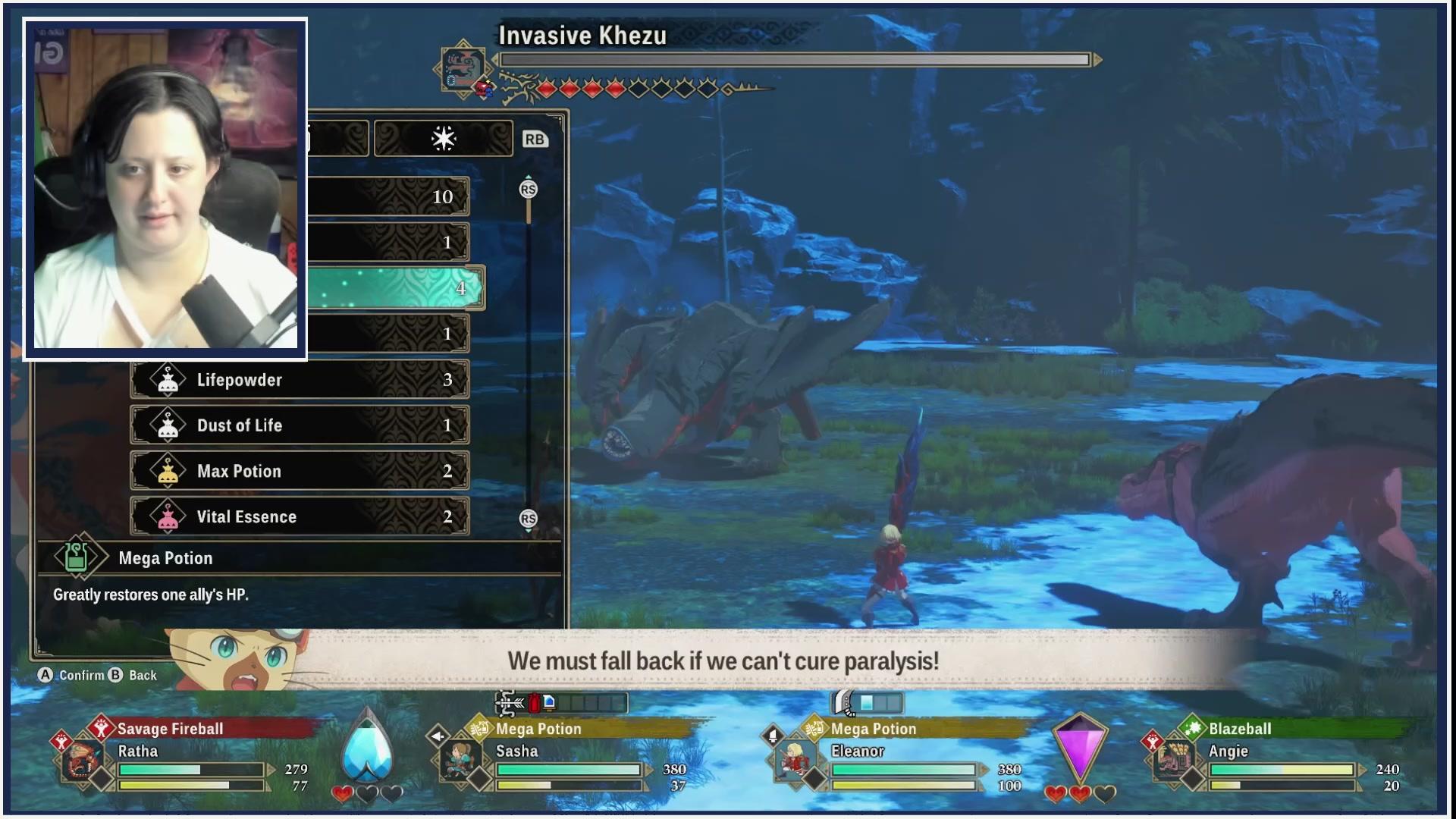Click the streamer webcam overlay

[x=165, y=188]
